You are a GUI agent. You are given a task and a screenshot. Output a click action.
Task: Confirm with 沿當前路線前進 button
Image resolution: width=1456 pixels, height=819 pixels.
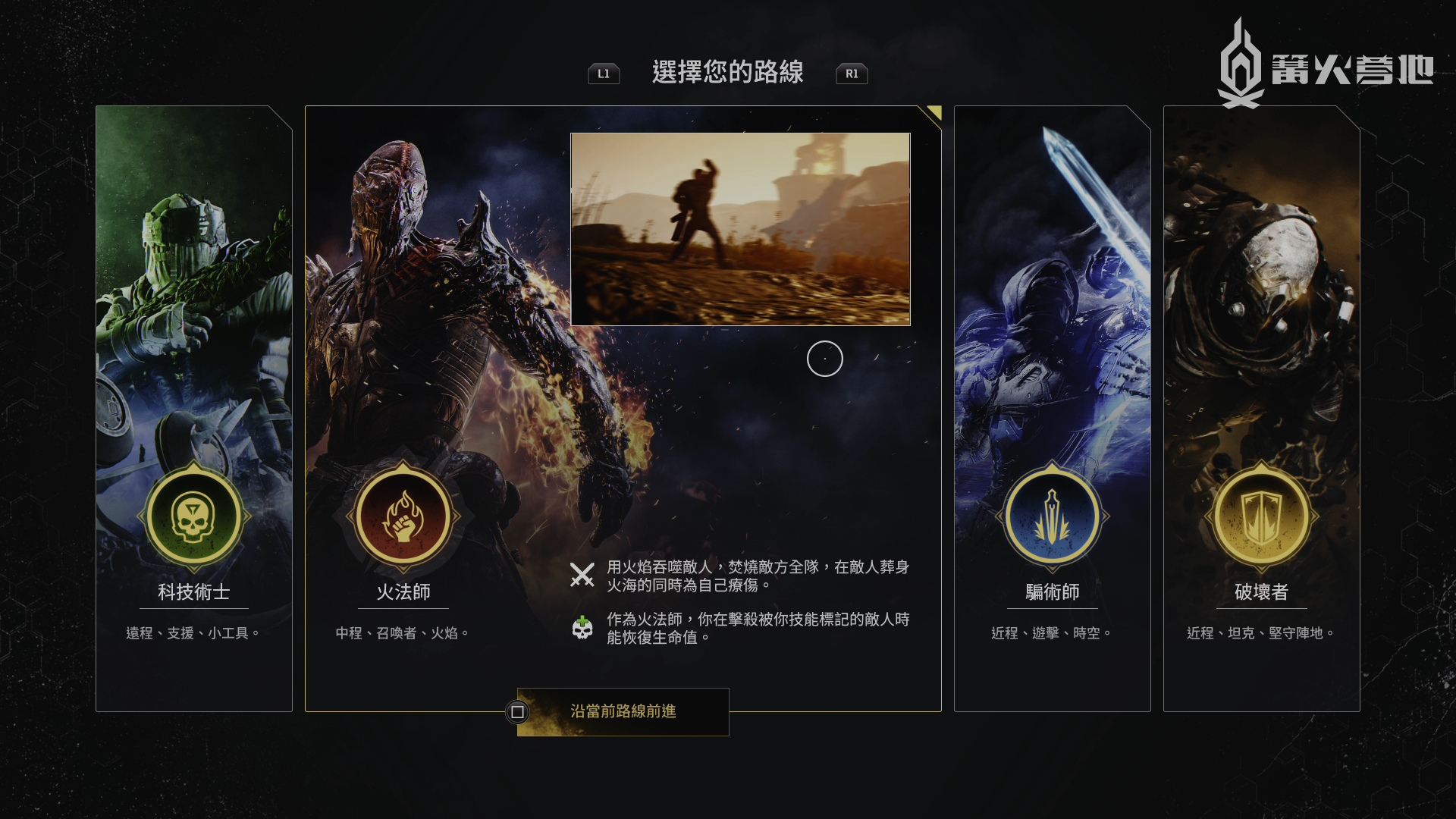(x=623, y=711)
